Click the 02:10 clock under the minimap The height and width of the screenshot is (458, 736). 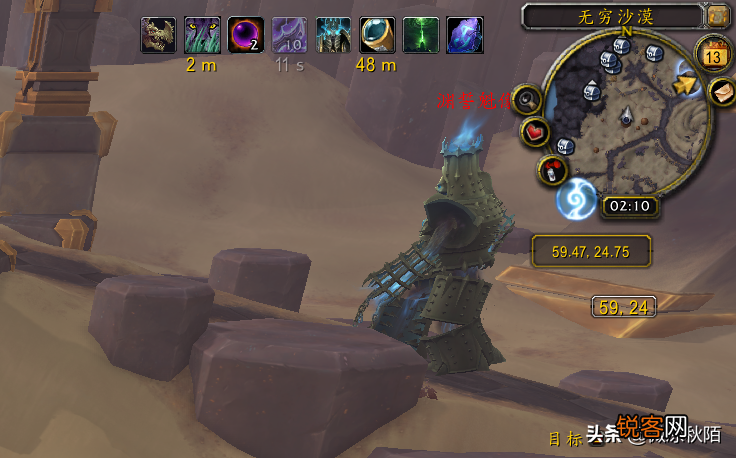point(630,207)
